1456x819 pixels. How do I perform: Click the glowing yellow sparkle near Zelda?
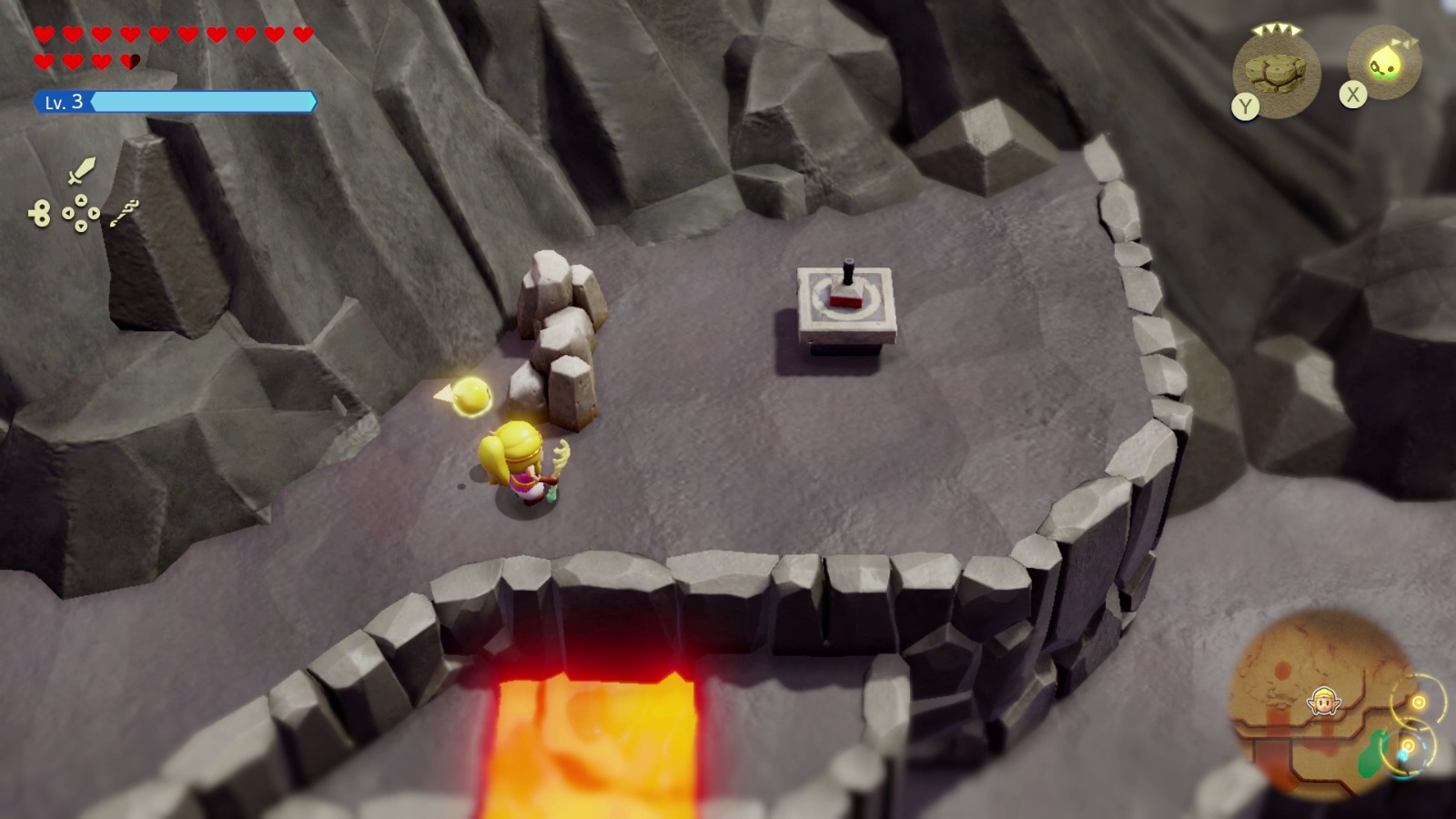tap(471, 396)
